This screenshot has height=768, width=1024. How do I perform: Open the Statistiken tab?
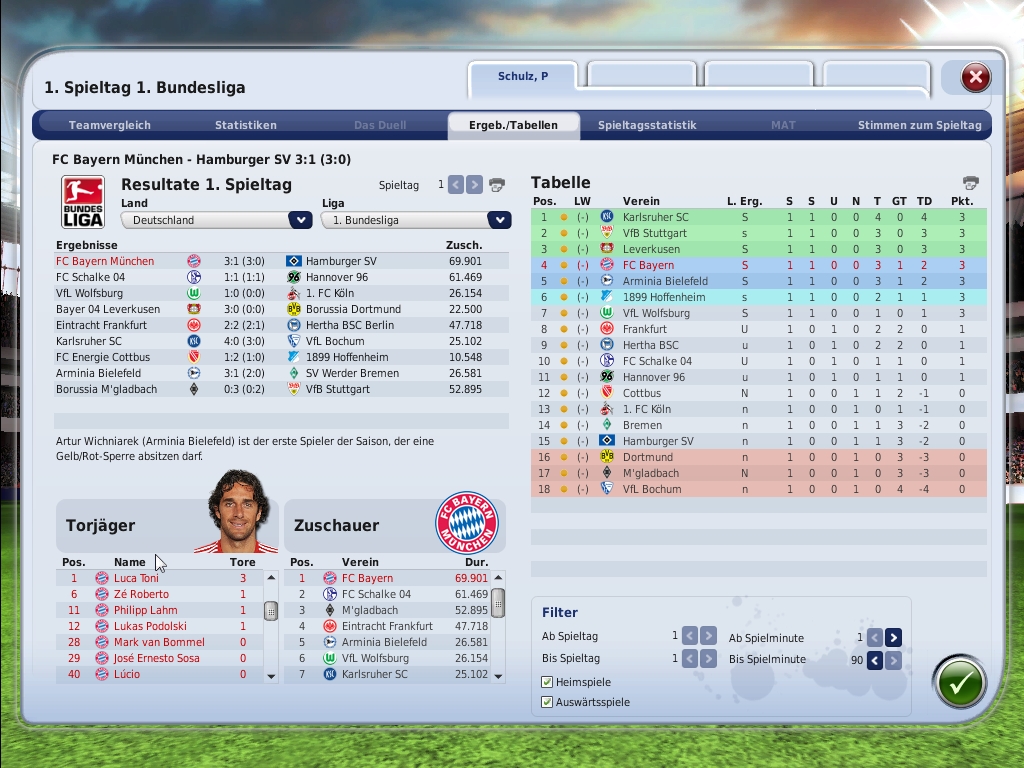246,125
